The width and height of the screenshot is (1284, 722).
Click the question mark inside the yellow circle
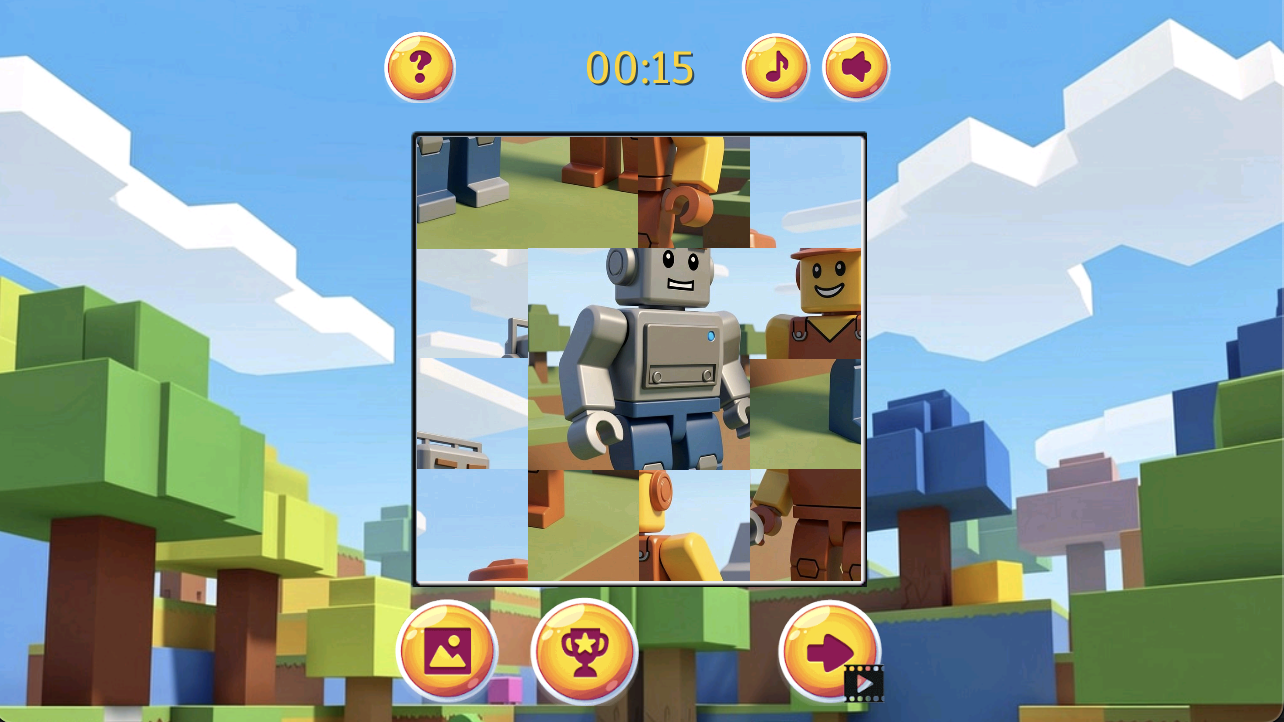click(420, 66)
